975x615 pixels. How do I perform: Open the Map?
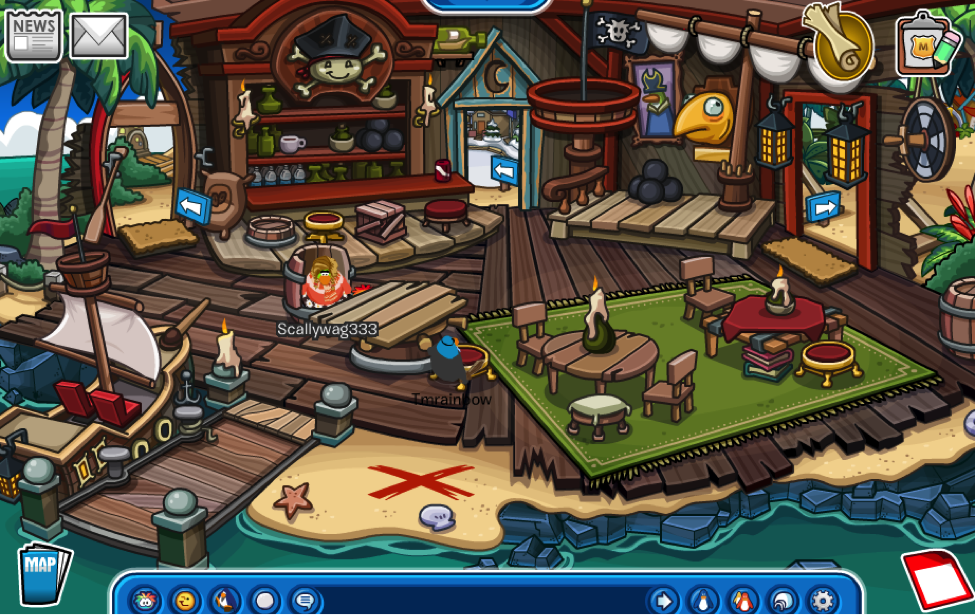coord(43,573)
